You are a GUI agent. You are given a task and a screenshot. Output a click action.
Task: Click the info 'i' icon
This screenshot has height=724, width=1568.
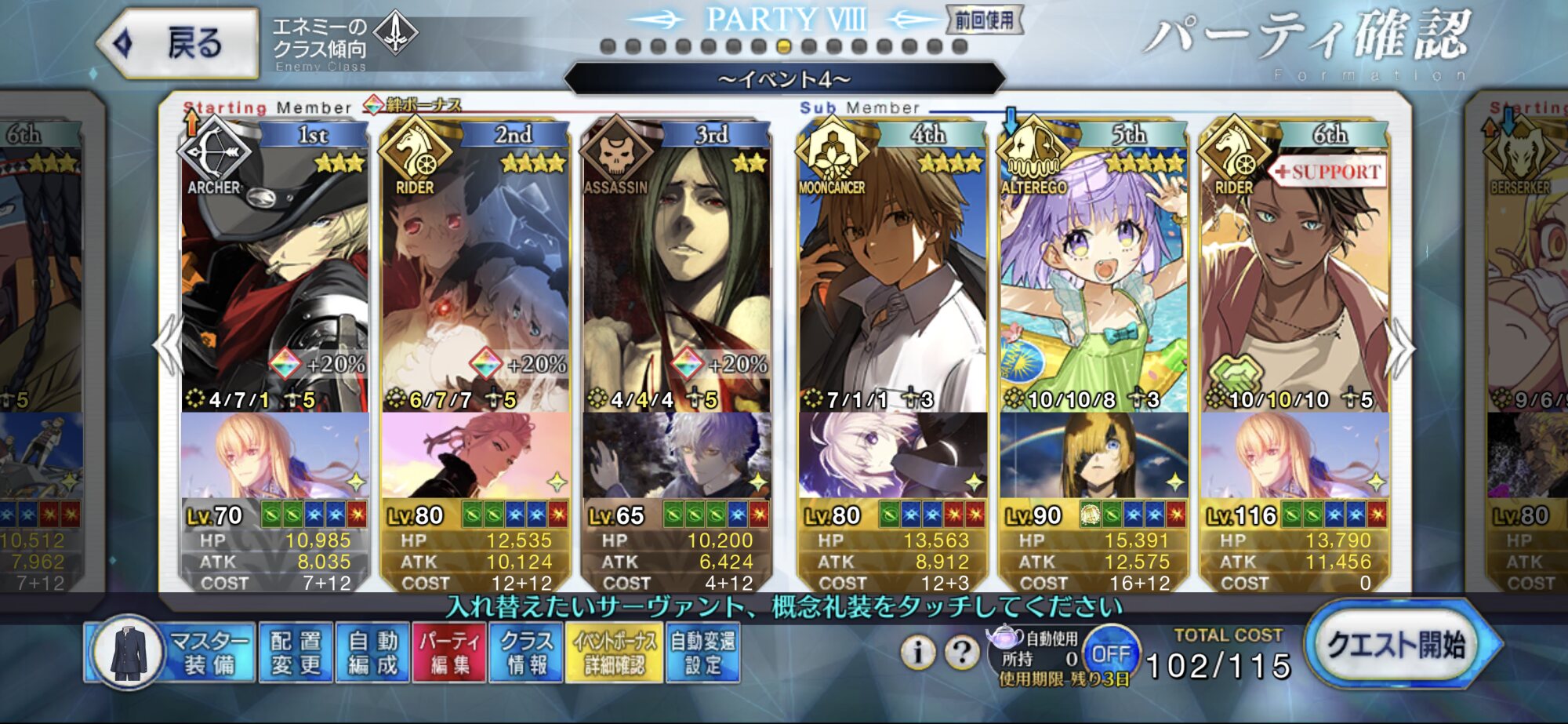point(917,652)
